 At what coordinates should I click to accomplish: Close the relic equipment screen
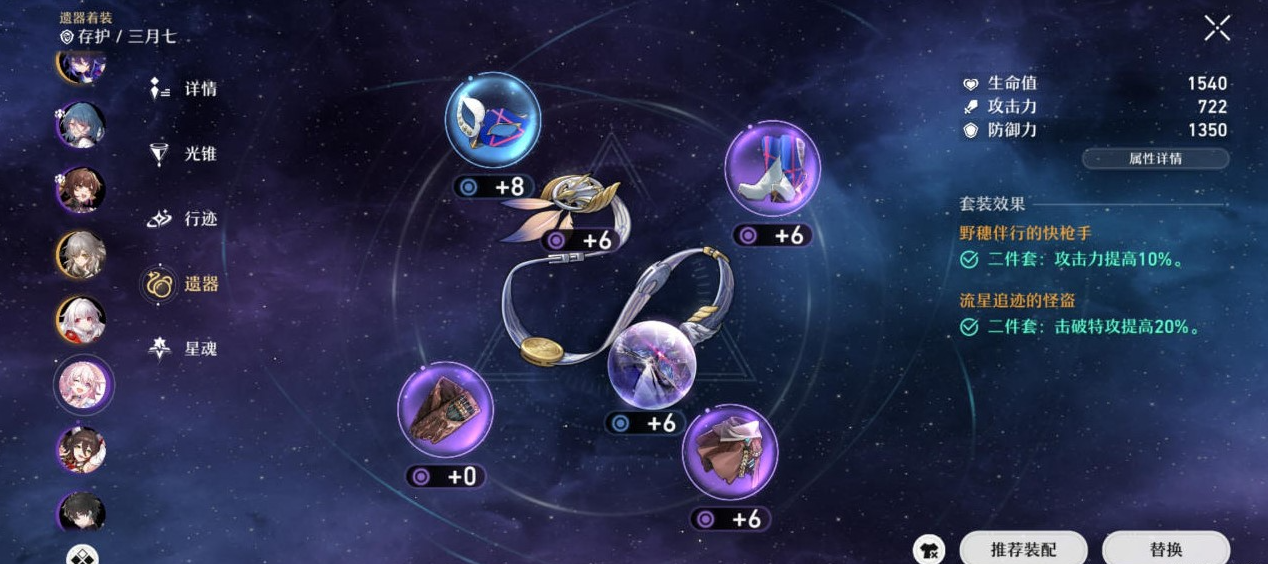[1217, 28]
